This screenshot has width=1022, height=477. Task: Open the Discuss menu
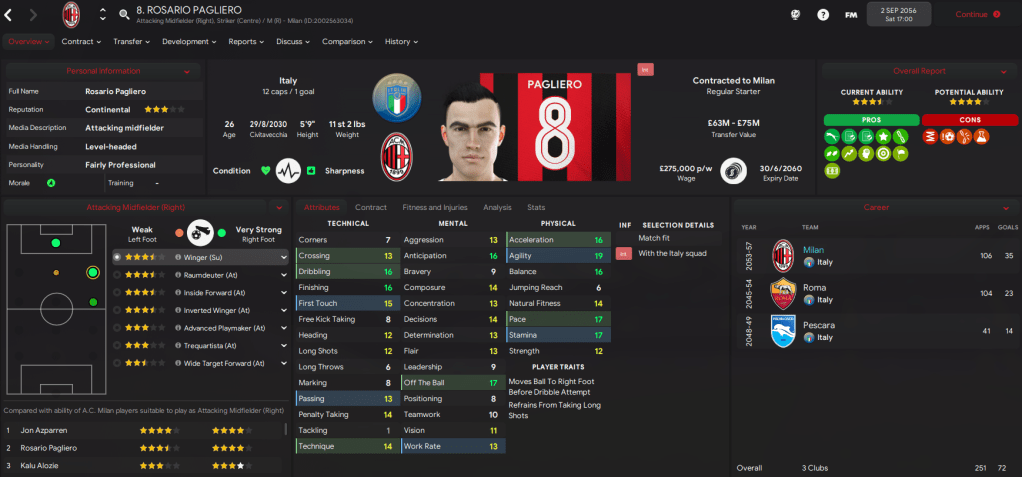pos(293,42)
